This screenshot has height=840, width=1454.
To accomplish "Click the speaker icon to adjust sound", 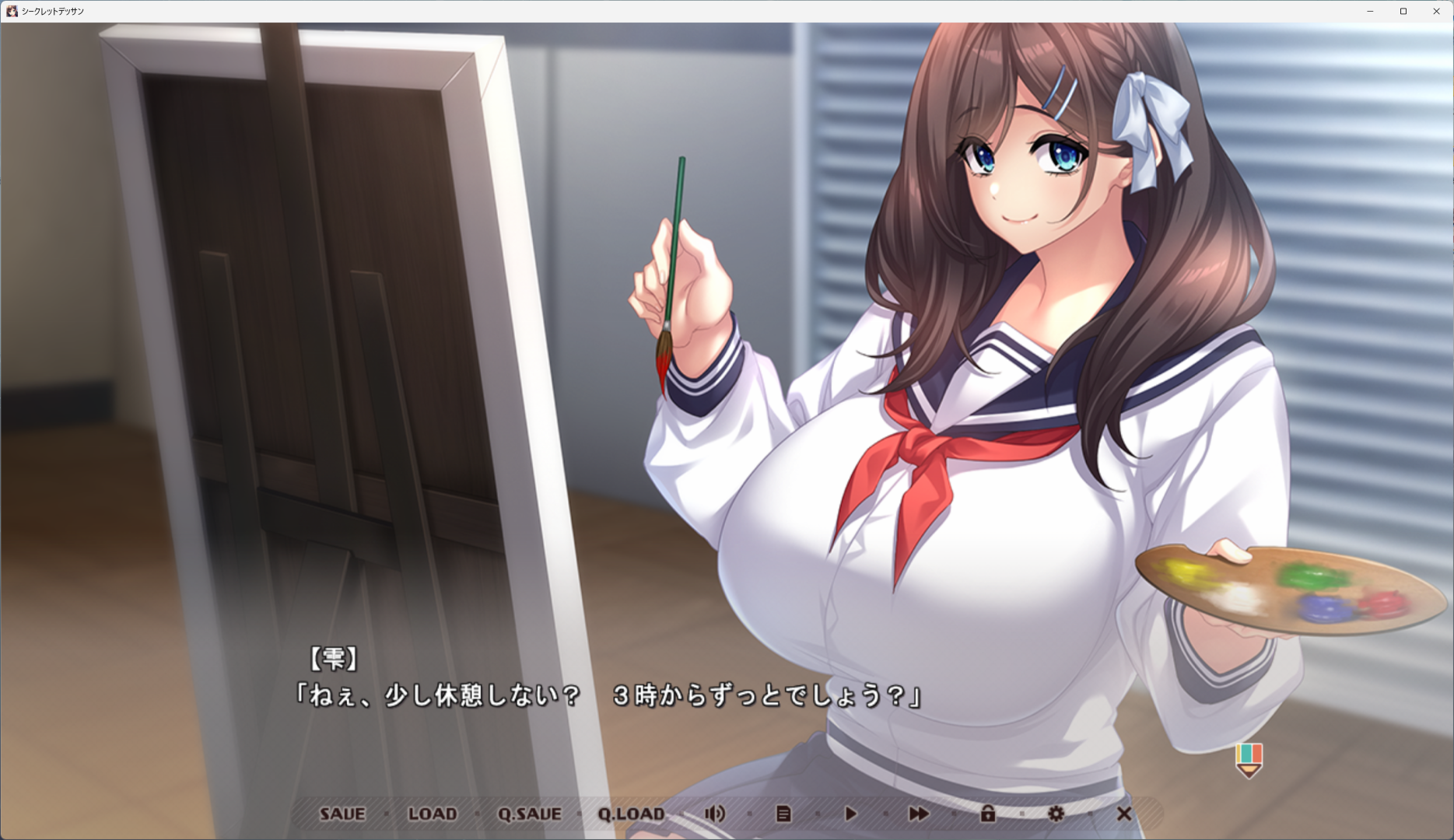I will click(x=716, y=814).
